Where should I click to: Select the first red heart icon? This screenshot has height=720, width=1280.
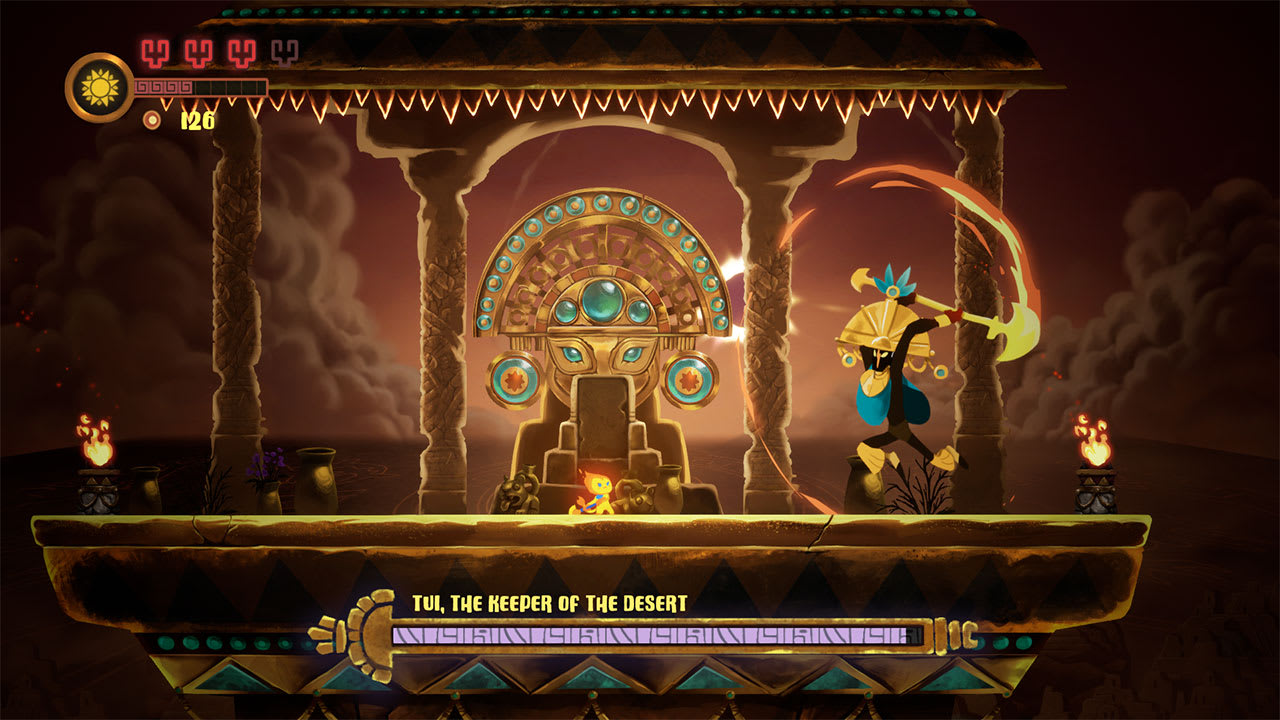click(x=155, y=54)
